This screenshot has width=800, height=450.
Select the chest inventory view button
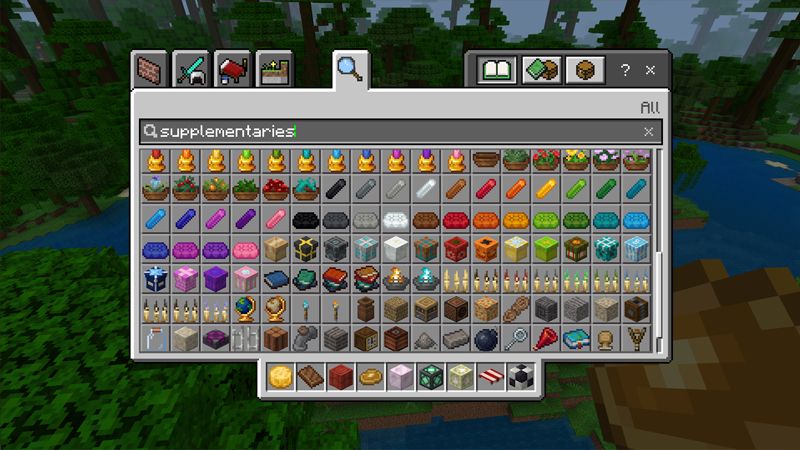coord(584,71)
